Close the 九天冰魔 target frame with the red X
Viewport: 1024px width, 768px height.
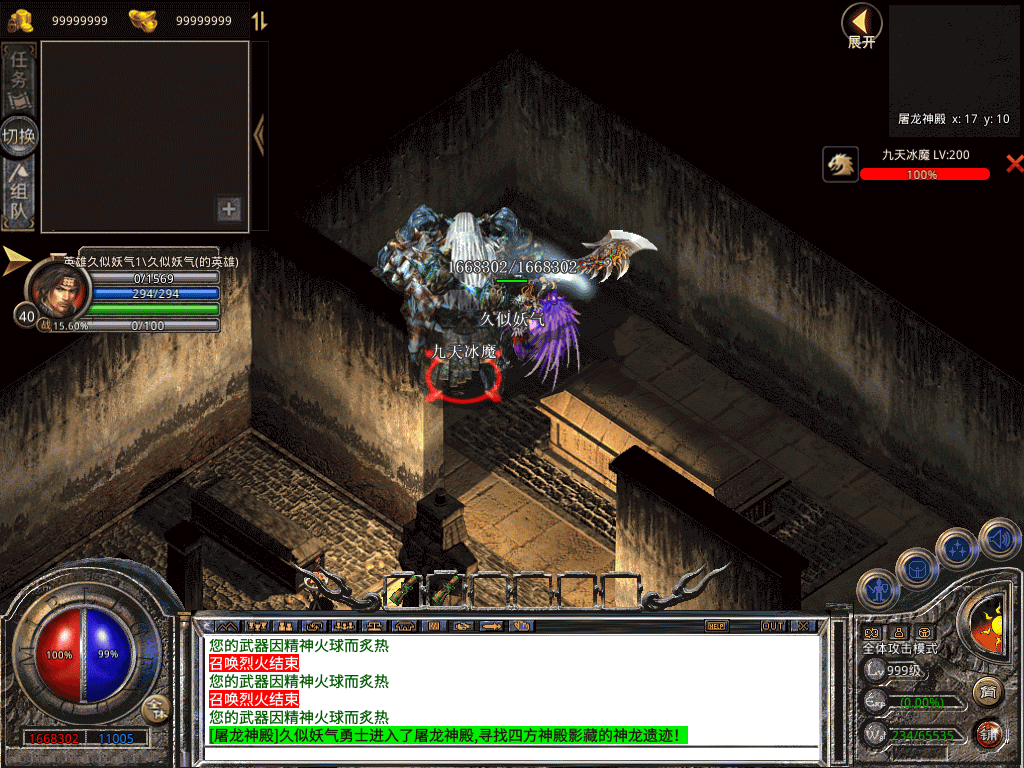pos(1014,164)
